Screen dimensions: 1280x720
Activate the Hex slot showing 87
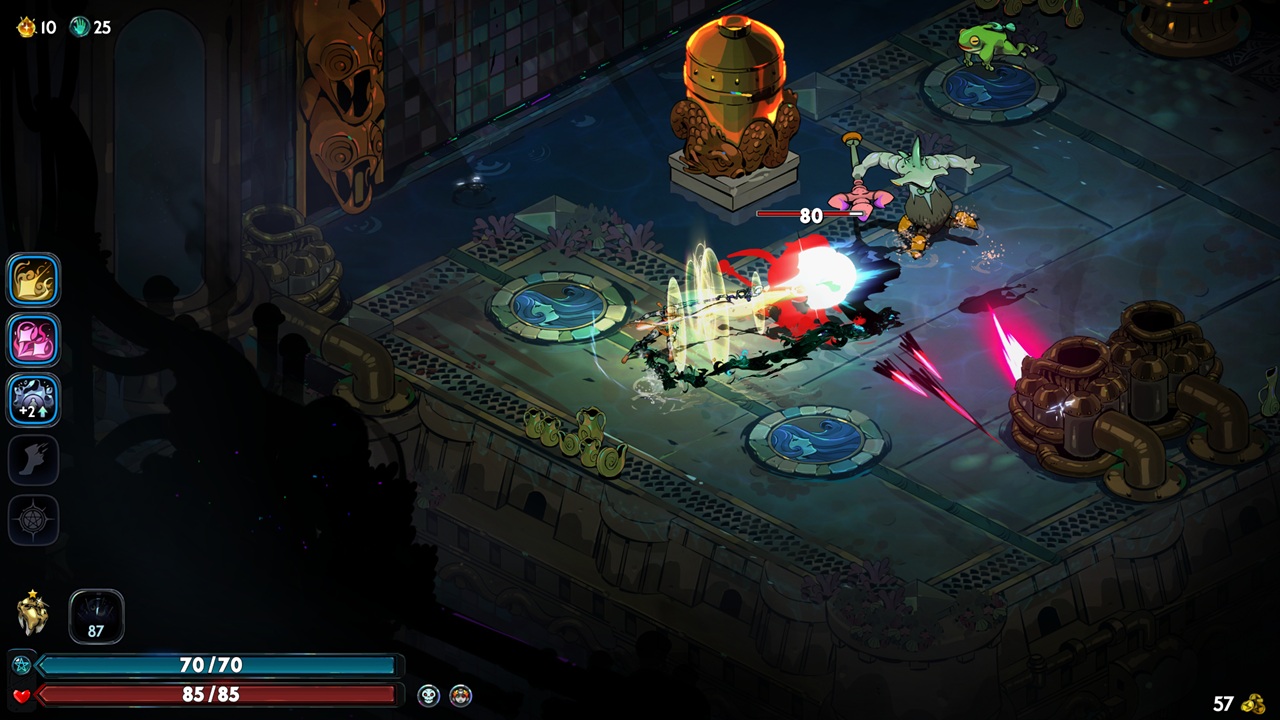click(96, 616)
